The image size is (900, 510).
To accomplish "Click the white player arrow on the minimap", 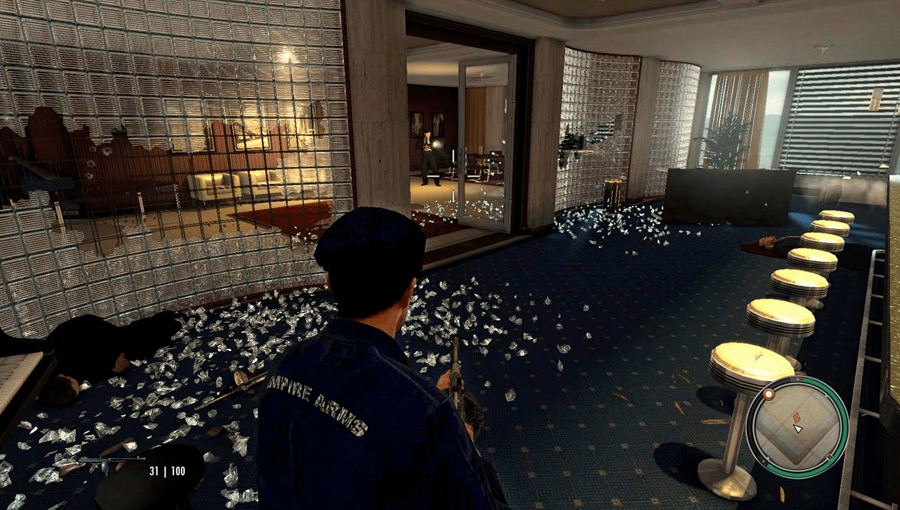I will pos(797,428).
